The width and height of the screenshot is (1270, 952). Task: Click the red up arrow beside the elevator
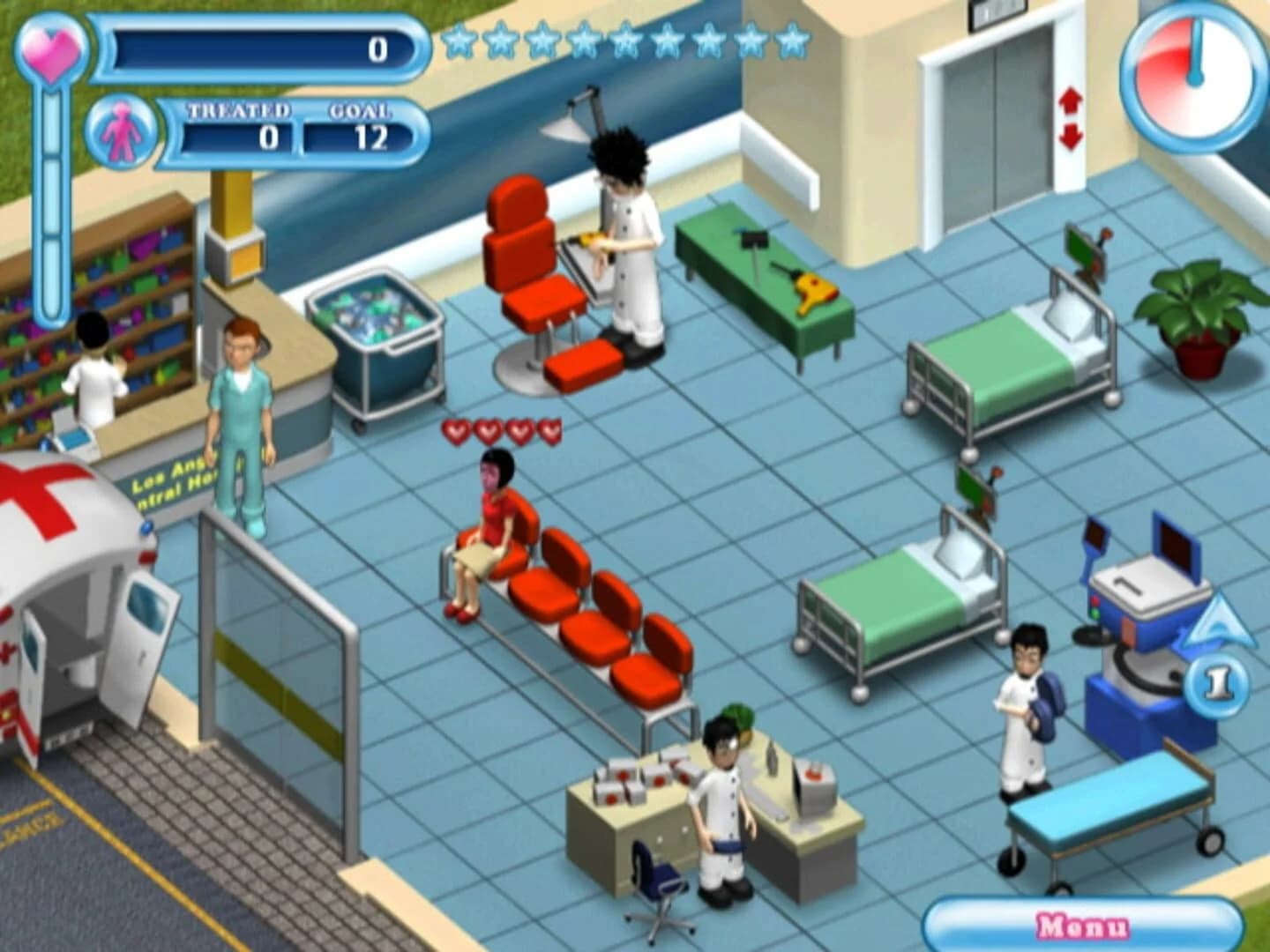coord(1071,101)
